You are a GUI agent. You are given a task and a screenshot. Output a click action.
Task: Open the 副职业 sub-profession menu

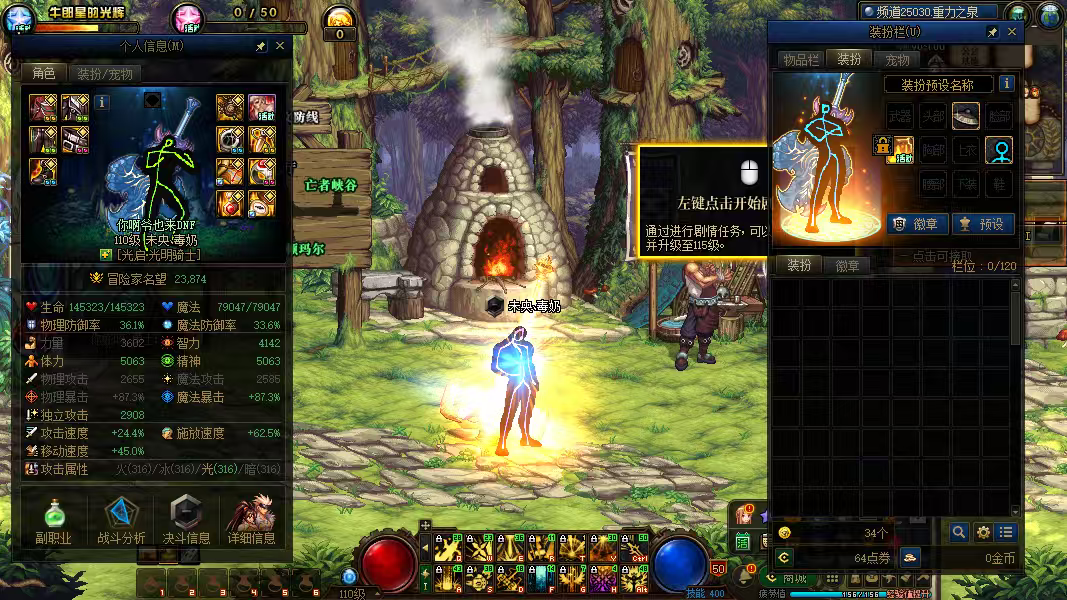pos(54,521)
